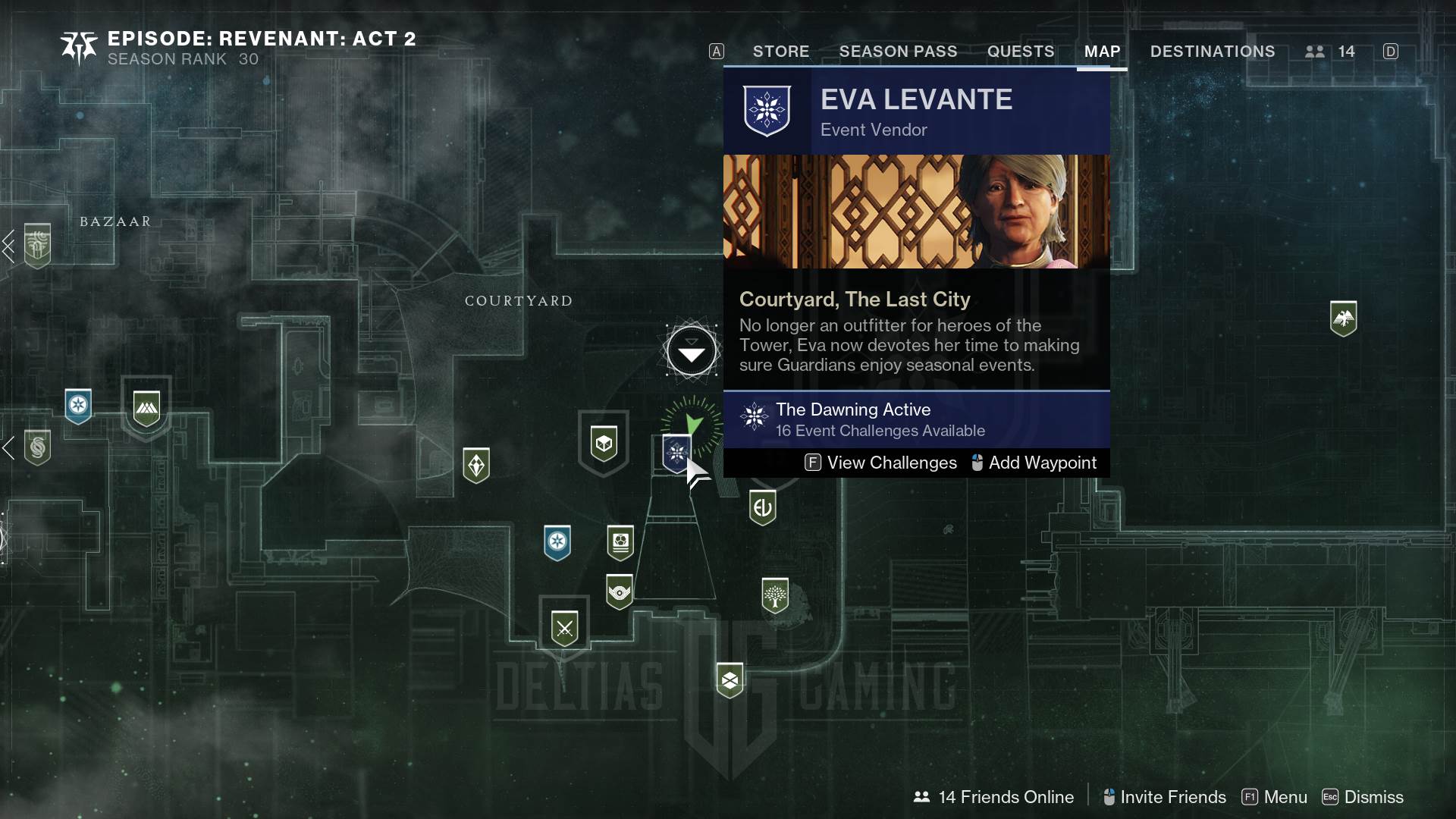Open the Bazaar vendor marker
This screenshot has height=819, width=1456.
(37, 244)
